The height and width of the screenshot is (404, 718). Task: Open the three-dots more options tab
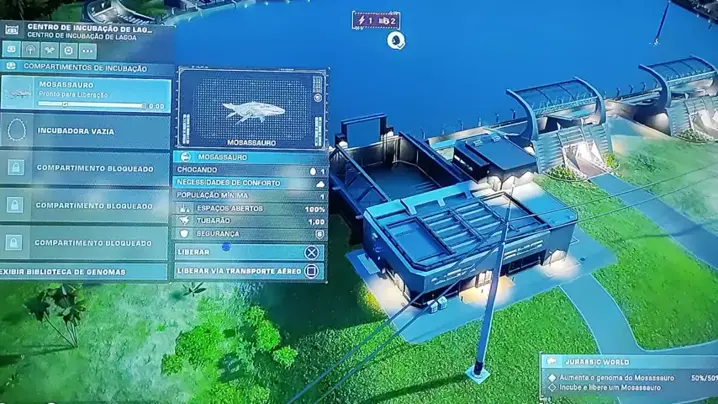(x=88, y=49)
